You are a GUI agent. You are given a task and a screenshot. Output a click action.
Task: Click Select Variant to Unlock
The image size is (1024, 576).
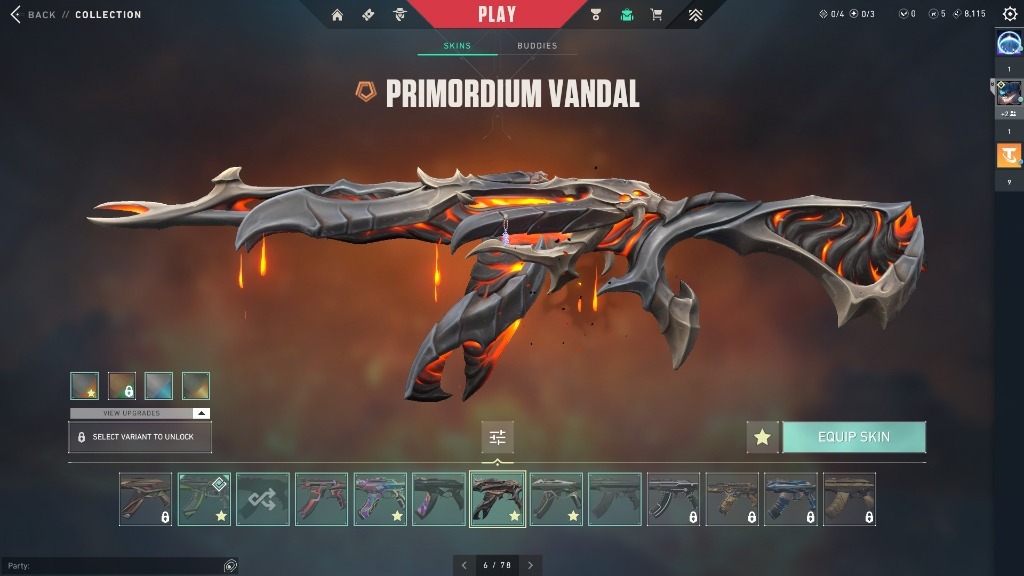pos(140,437)
